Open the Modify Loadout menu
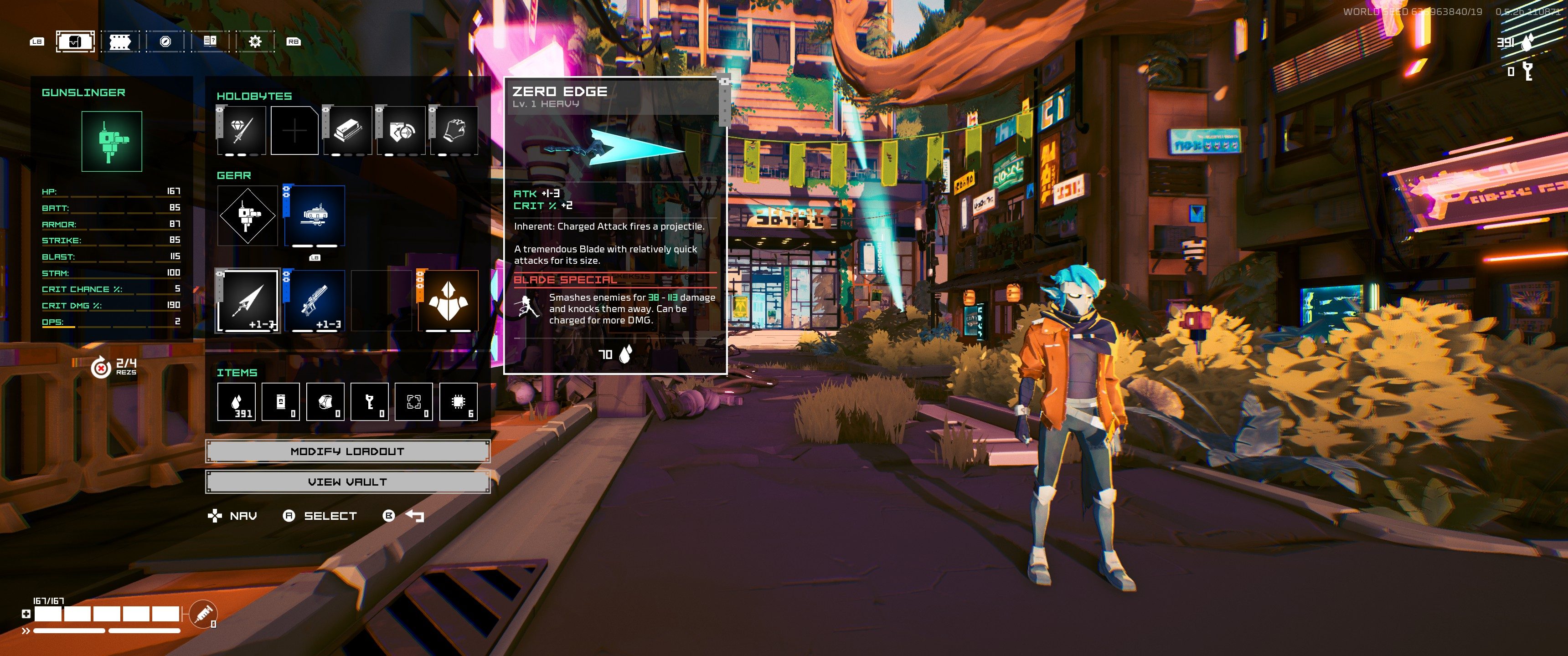Viewport: 1568px width, 656px height. [x=348, y=451]
